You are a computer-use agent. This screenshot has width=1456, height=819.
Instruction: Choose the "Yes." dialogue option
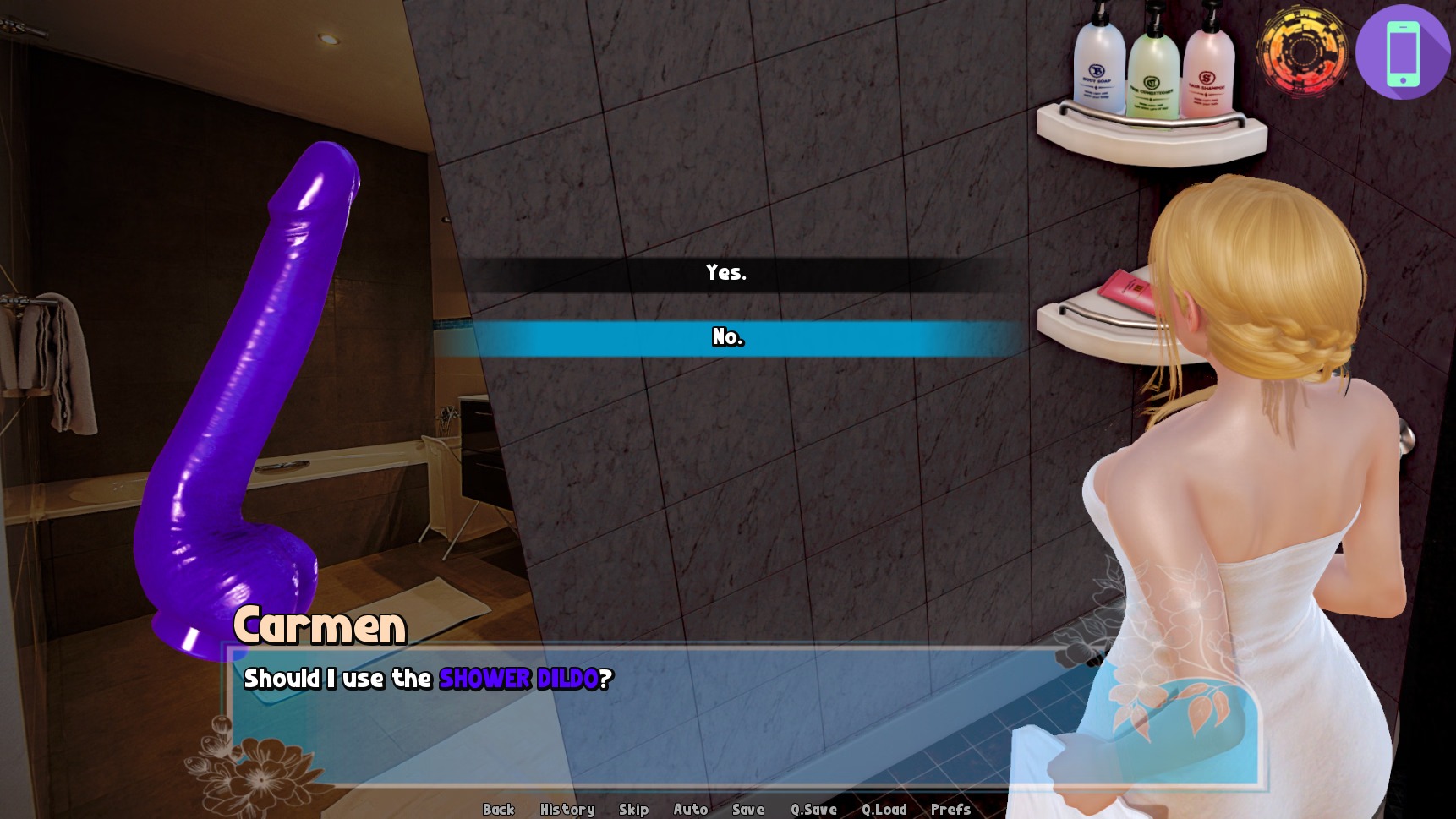click(726, 273)
